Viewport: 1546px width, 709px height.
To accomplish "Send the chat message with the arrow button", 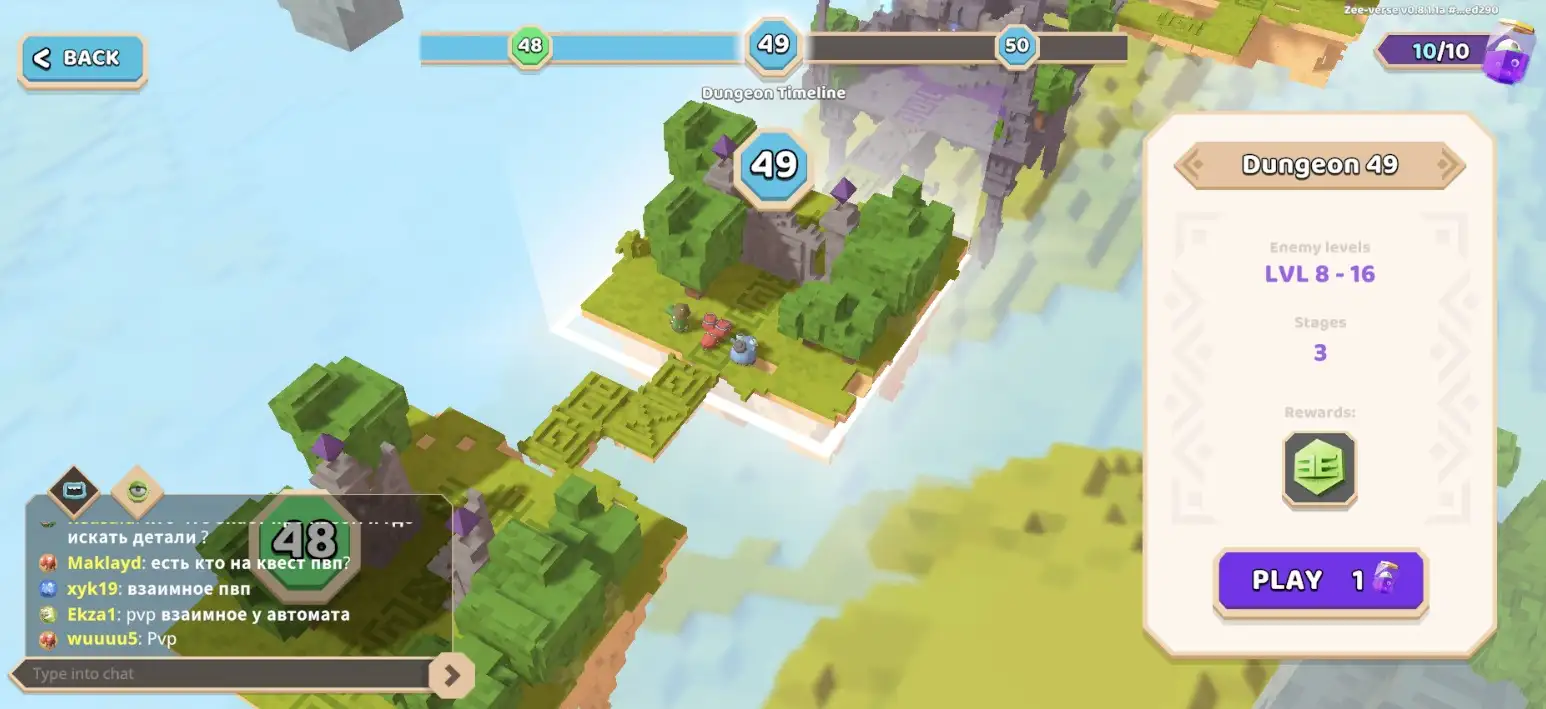I will click(451, 676).
